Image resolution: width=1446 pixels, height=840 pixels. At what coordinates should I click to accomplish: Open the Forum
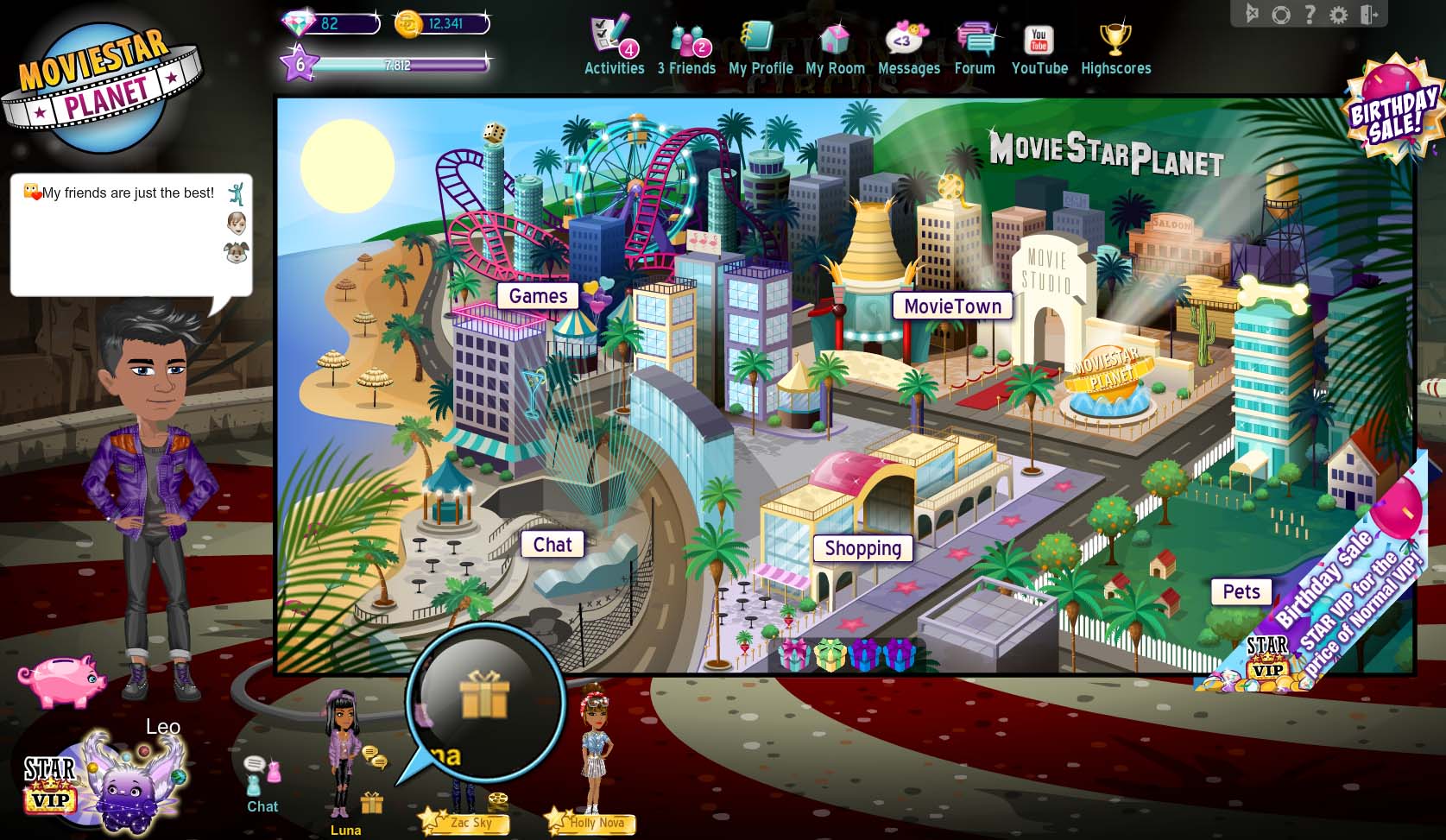(975, 47)
